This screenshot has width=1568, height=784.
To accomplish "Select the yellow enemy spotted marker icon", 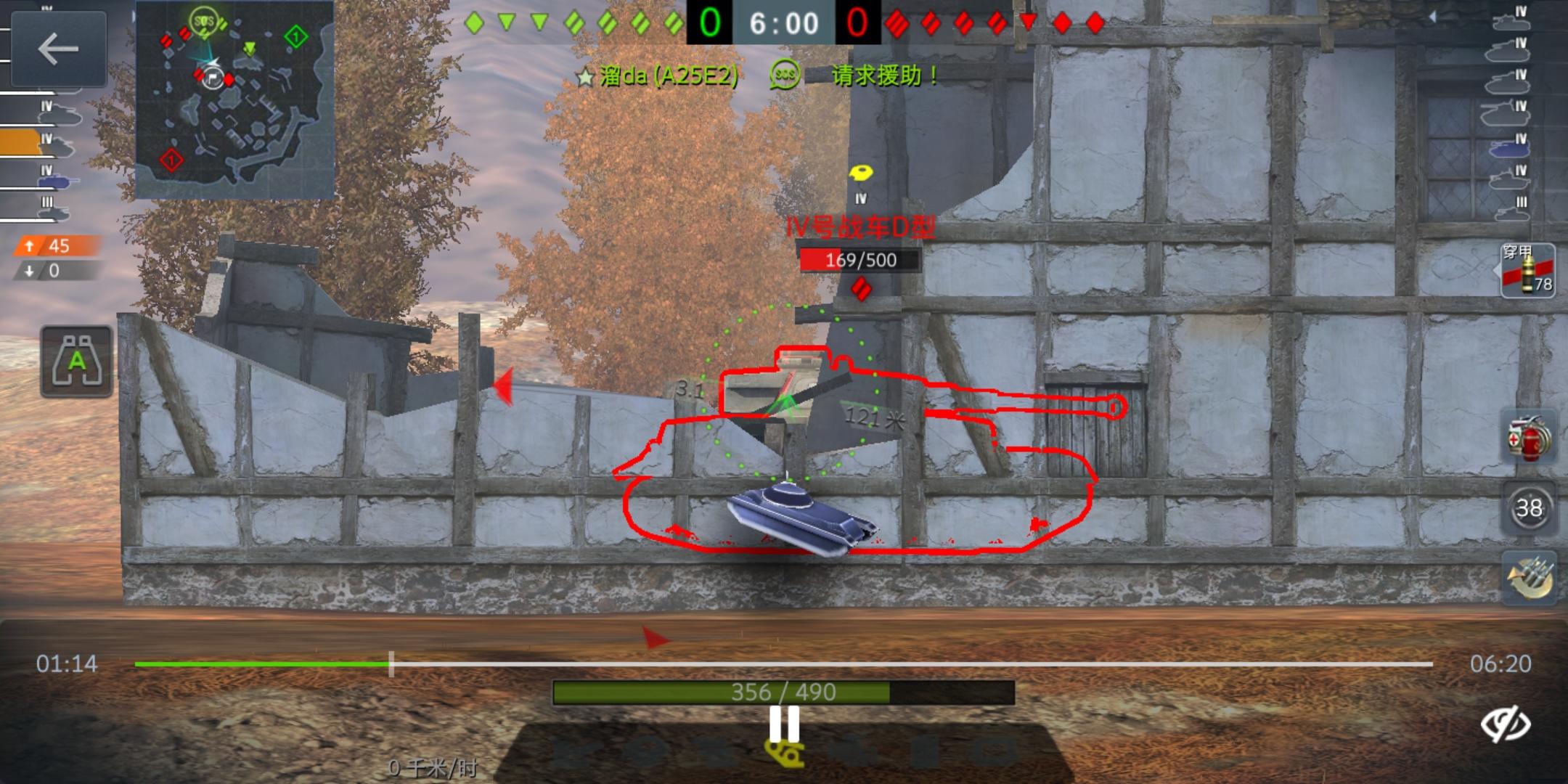I will click(x=860, y=173).
